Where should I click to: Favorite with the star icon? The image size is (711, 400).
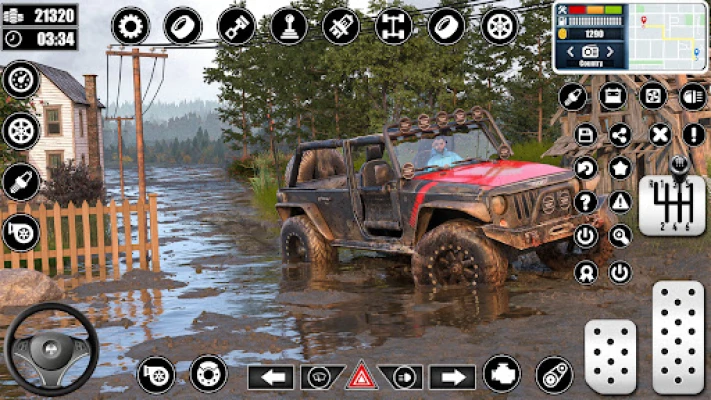coord(620,168)
